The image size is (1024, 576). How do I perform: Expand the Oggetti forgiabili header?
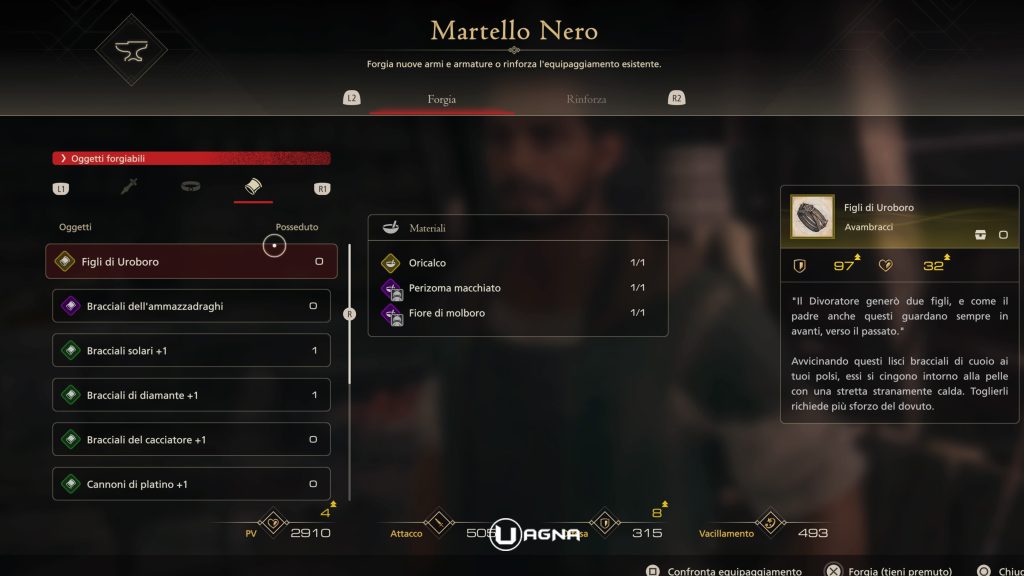pos(191,158)
